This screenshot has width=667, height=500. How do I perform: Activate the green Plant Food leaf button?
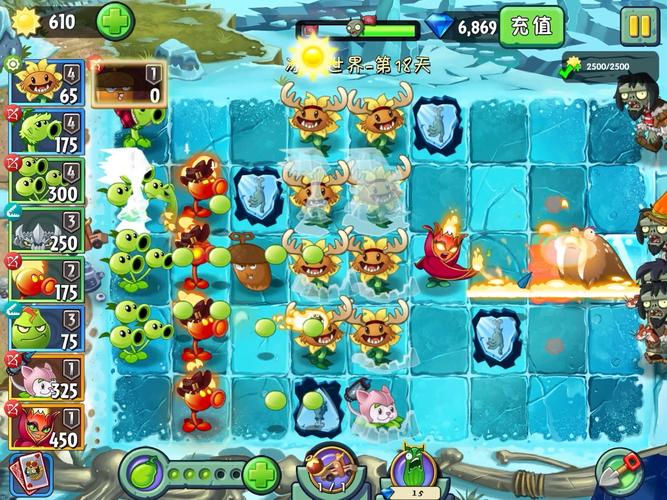pos(143,470)
